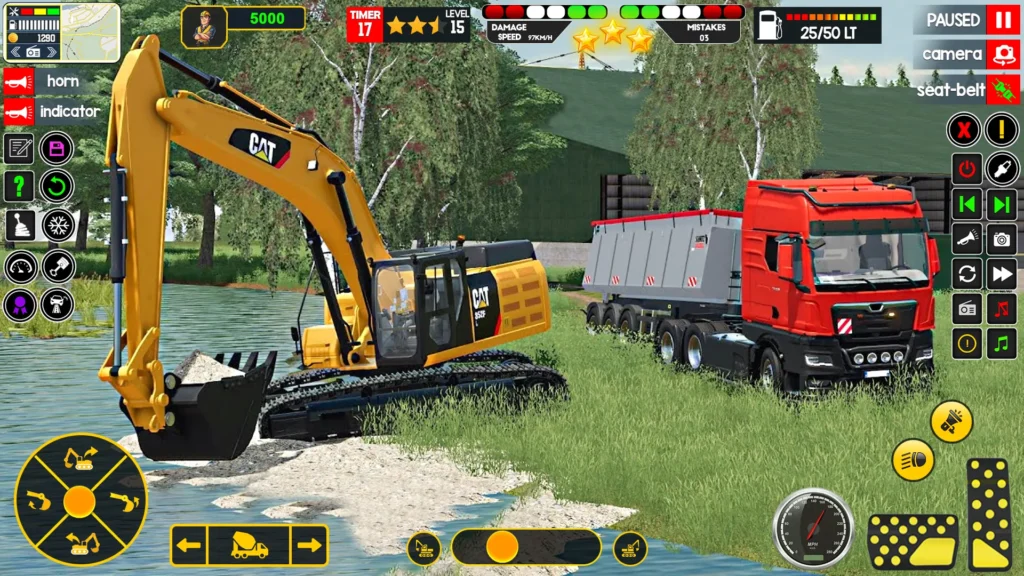Toggle the seat-belt button

[1002, 89]
